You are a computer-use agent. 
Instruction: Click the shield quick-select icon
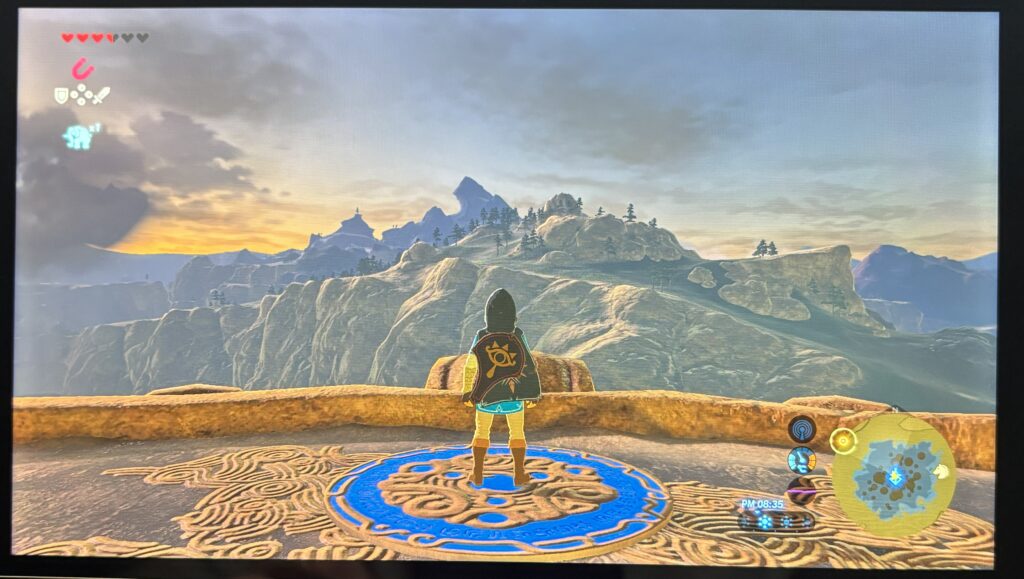[62, 96]
